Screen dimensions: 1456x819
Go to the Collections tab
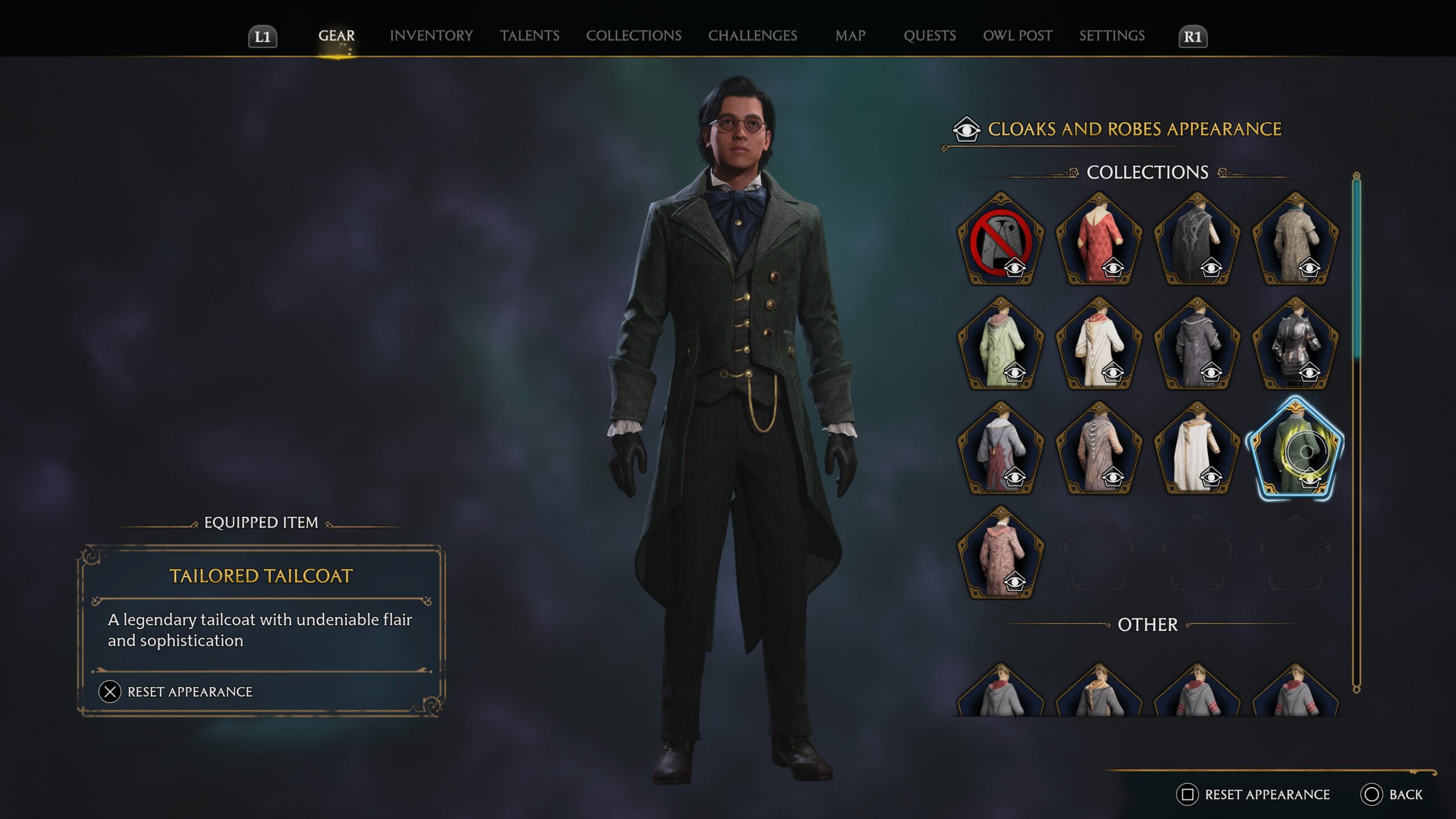(634, 36)
